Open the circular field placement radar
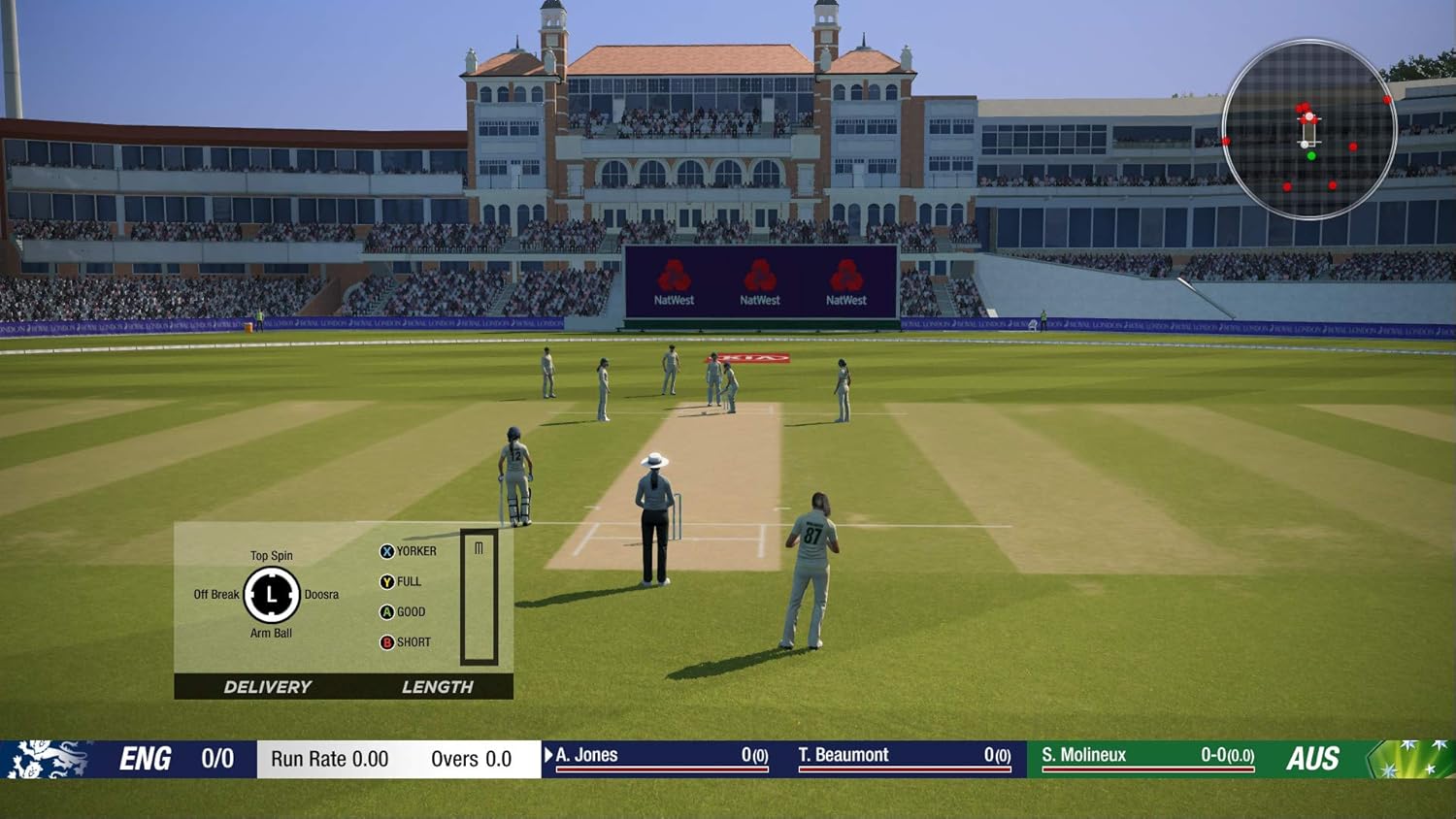 point(1308,129)
